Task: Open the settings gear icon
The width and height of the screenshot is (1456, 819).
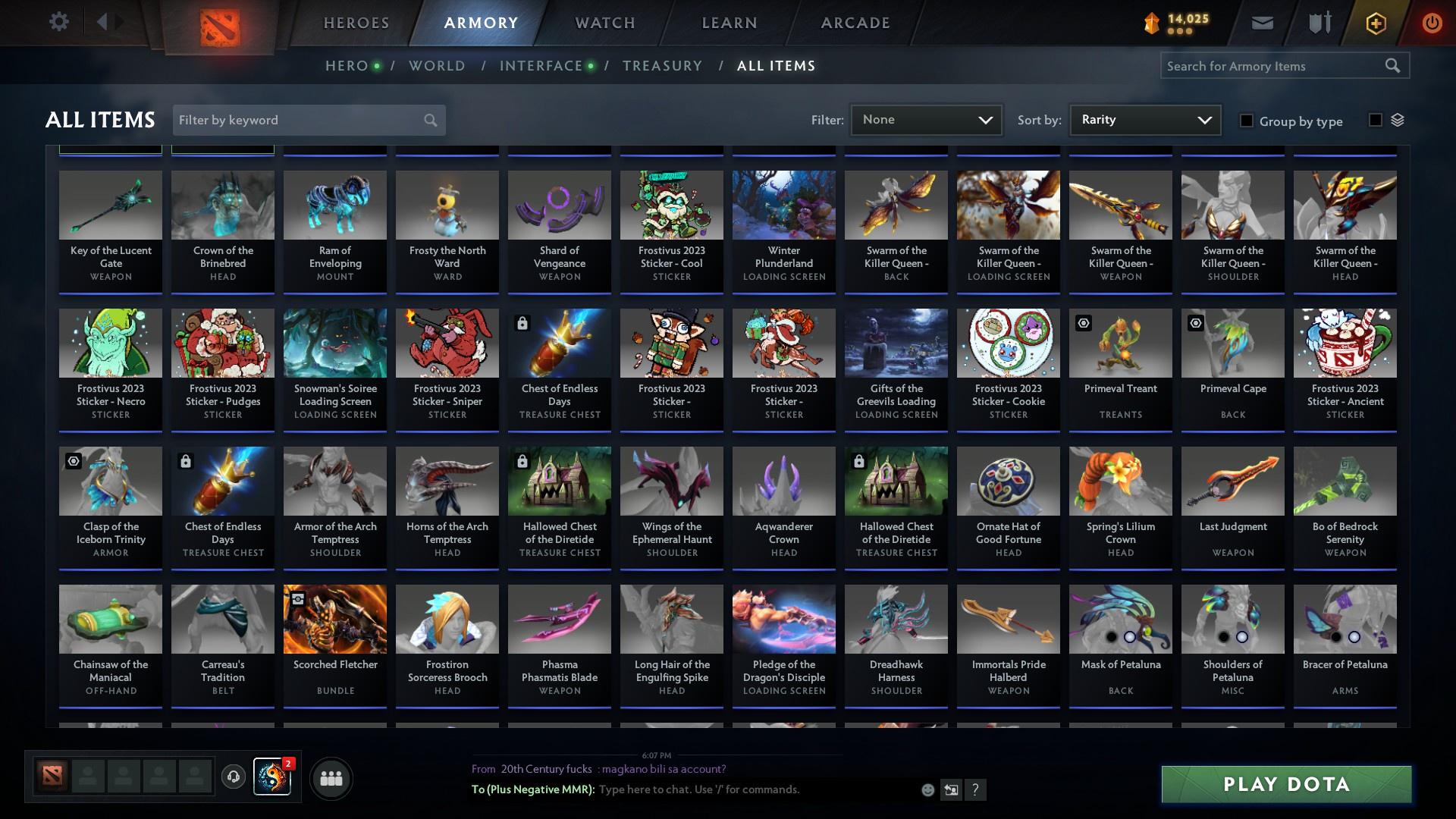Action: point(59,21)
